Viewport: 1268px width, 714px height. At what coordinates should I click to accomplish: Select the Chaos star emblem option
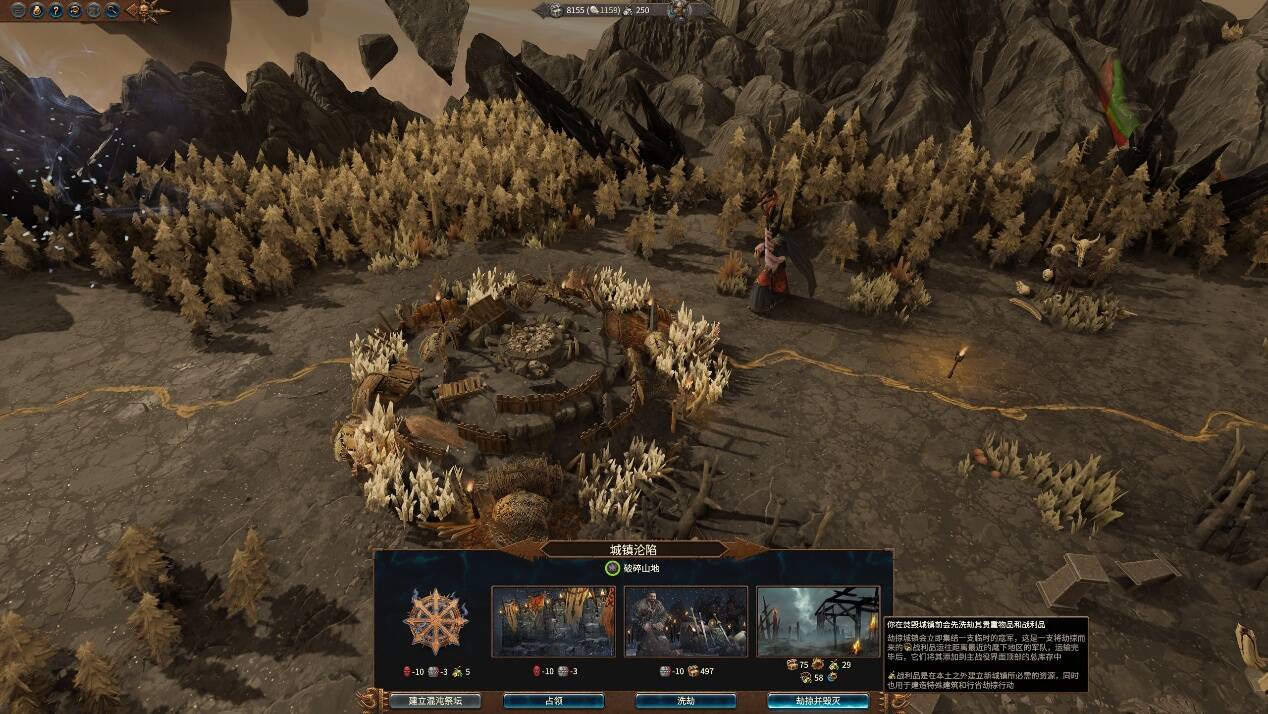(435, 621)
